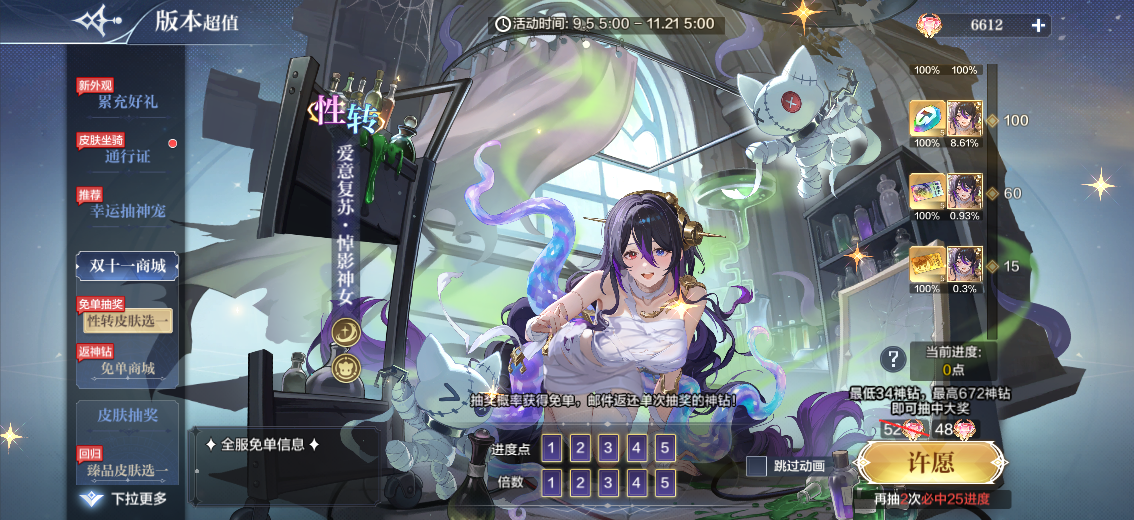The image size is (1134, 520).
Task: Inspect the gold ticket reward at tier 15
Action: tap(927, 264)
